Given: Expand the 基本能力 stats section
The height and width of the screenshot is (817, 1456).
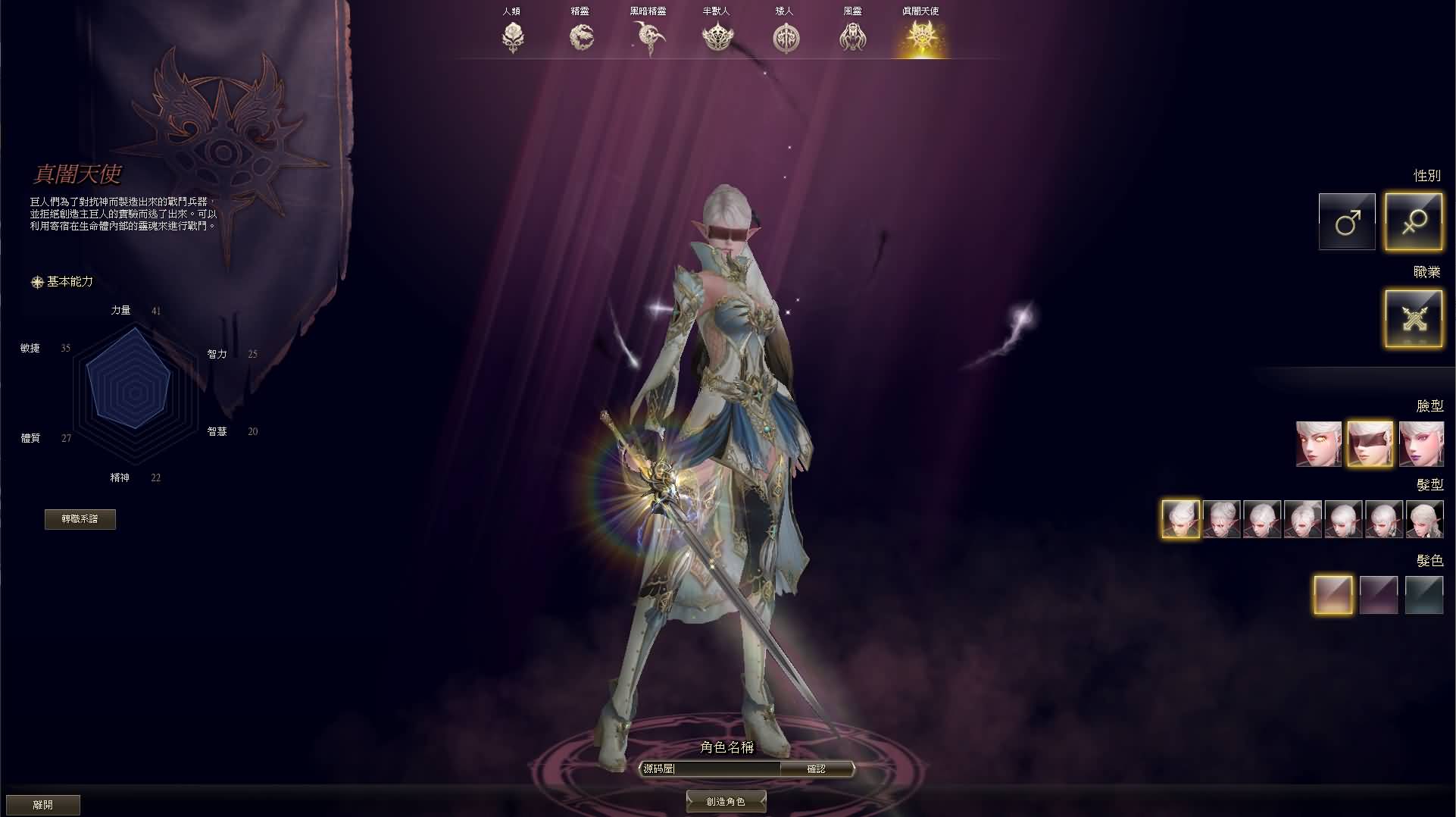Looking at the screenshot, I should click(x=68, y=281).
